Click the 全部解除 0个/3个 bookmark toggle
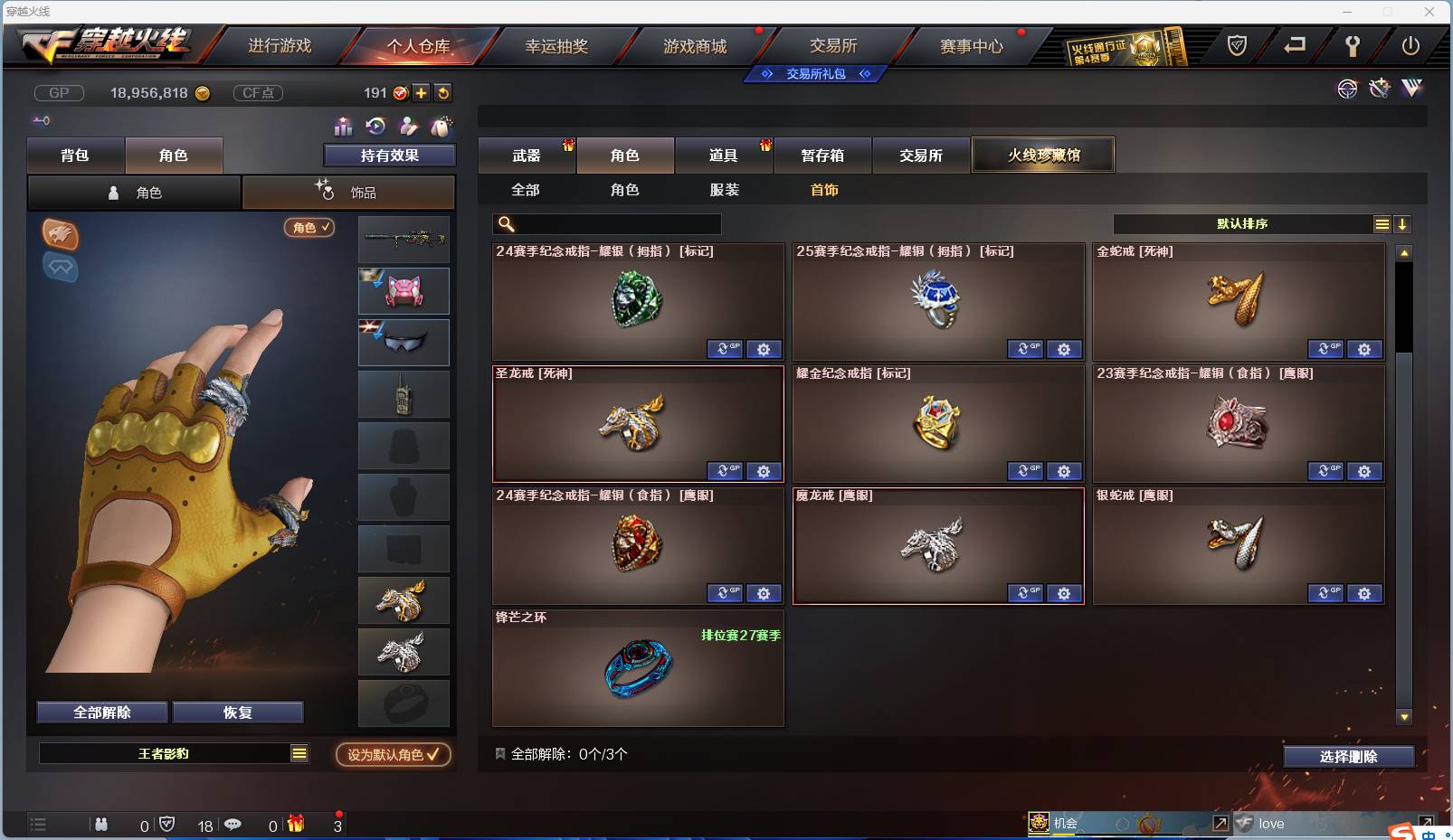1453x840 pixels. coord(499,751)
